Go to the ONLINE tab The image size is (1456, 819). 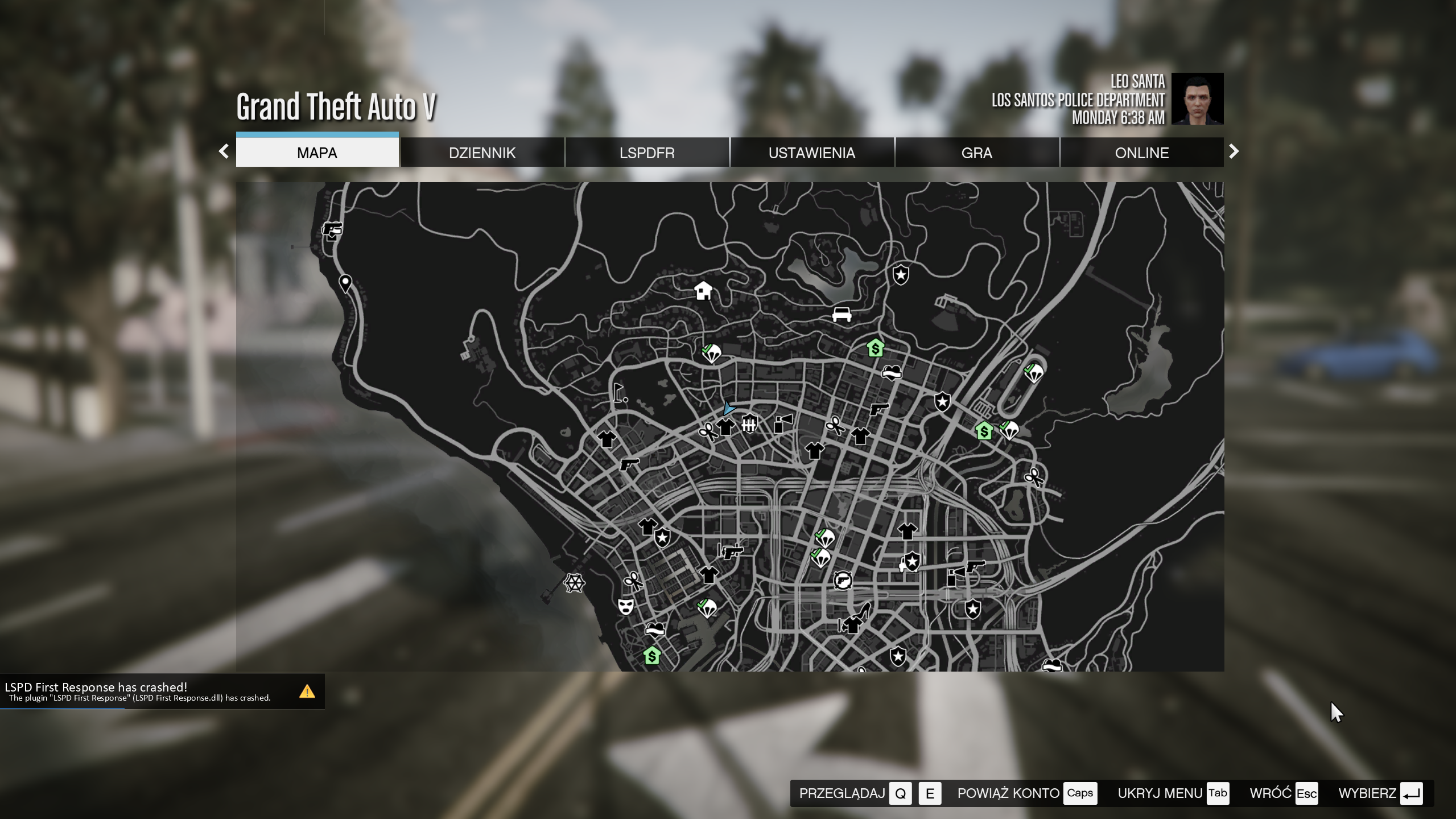pos(1141,153)
